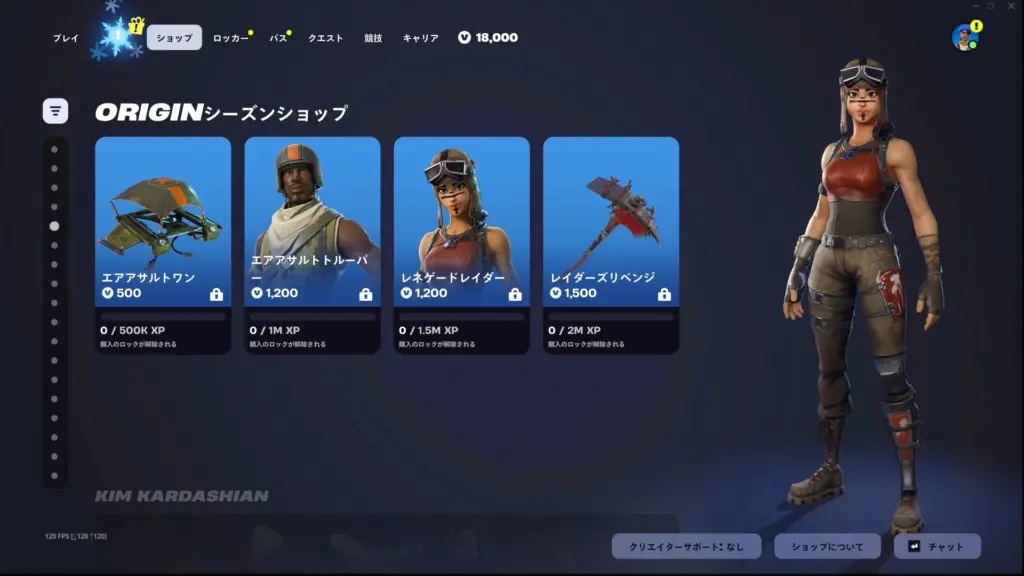Open the profile avatar menu
Image resolution: width=1024 pixels, height=576 pixels.
tap(965, 38)
